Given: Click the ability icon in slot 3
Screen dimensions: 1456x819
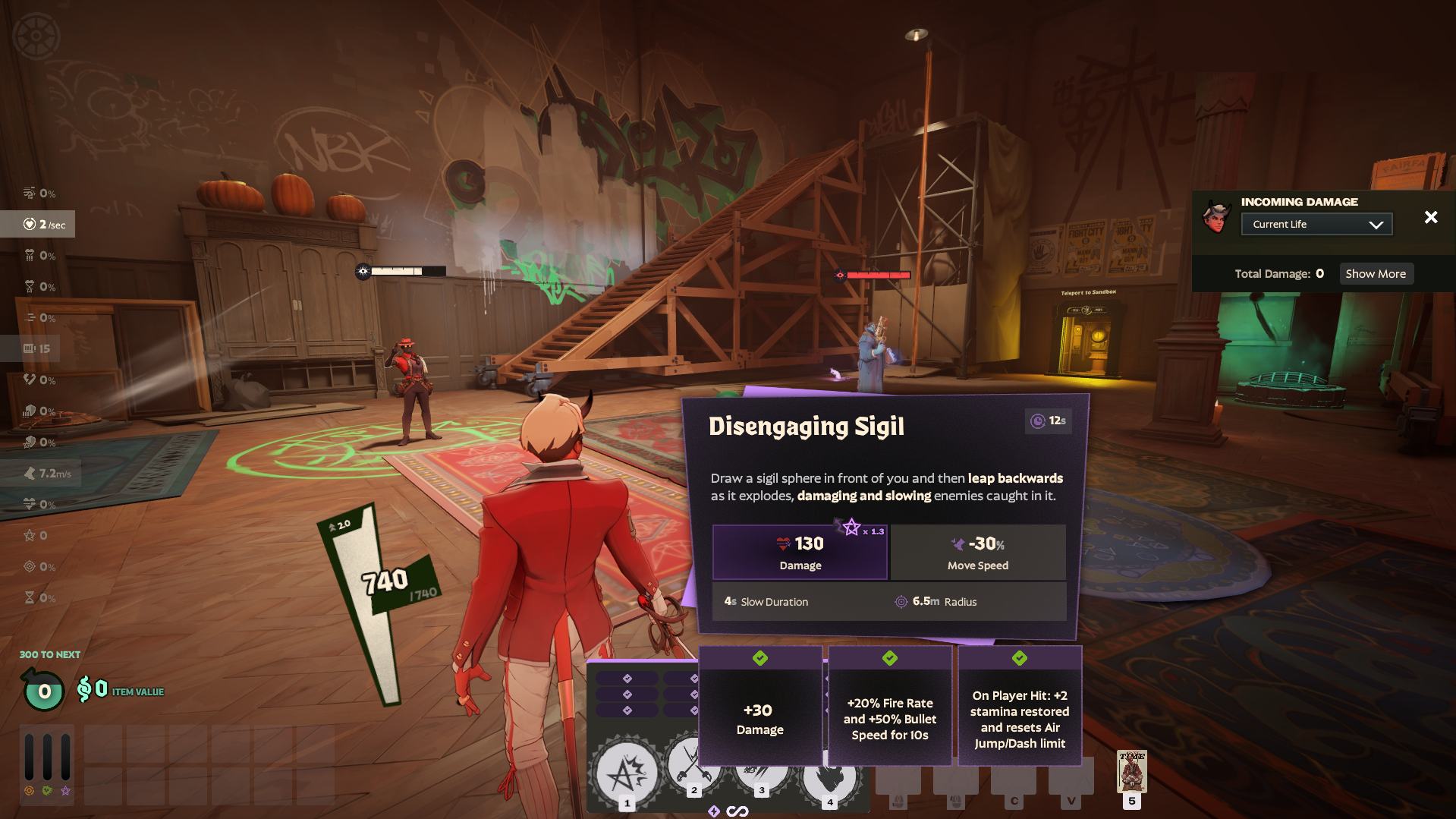Looking at the screenshot, I should point(761,772).
